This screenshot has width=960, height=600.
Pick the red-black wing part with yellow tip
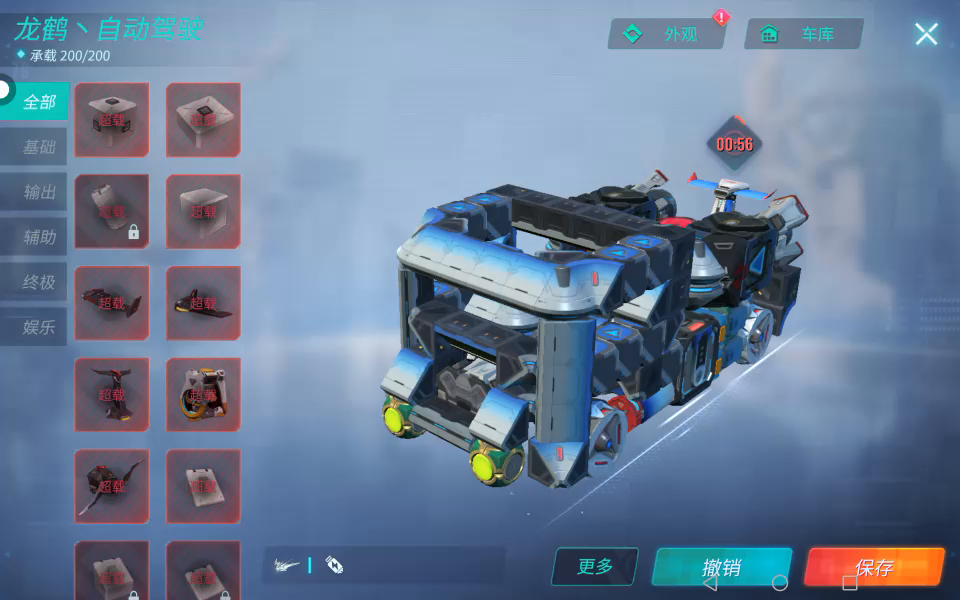point(203,303)
